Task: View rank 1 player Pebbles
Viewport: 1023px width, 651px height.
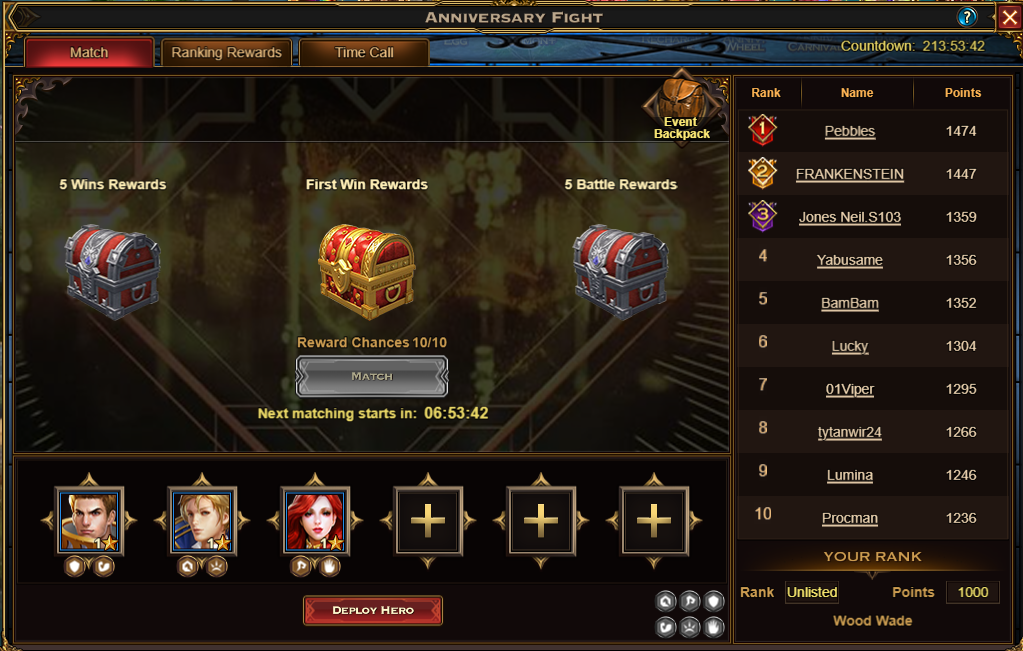Action: coord(849,131)
